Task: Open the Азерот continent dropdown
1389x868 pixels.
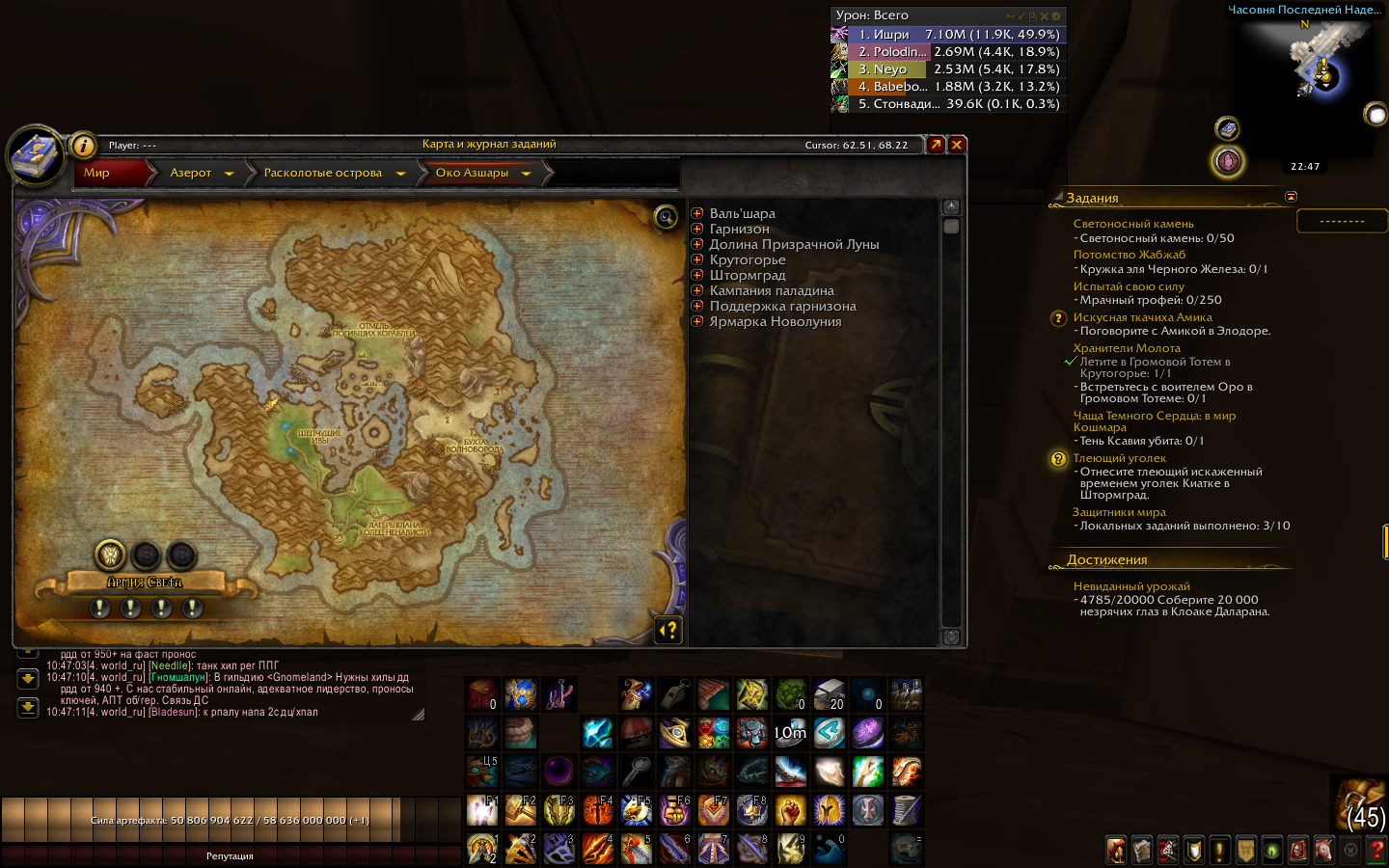Action: (229, 174)
